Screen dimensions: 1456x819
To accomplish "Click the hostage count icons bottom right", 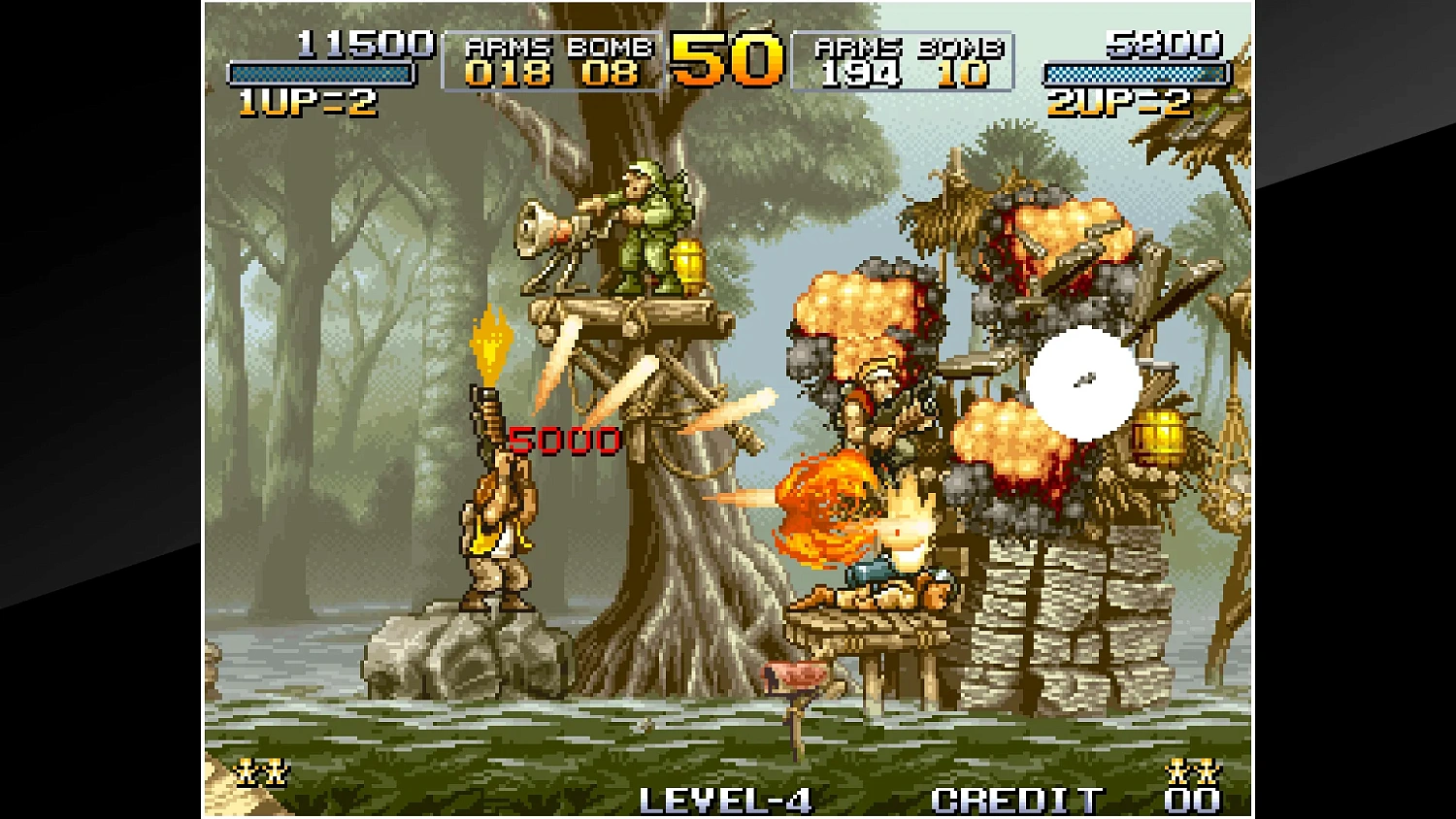I will click(x=1194, y=771).
